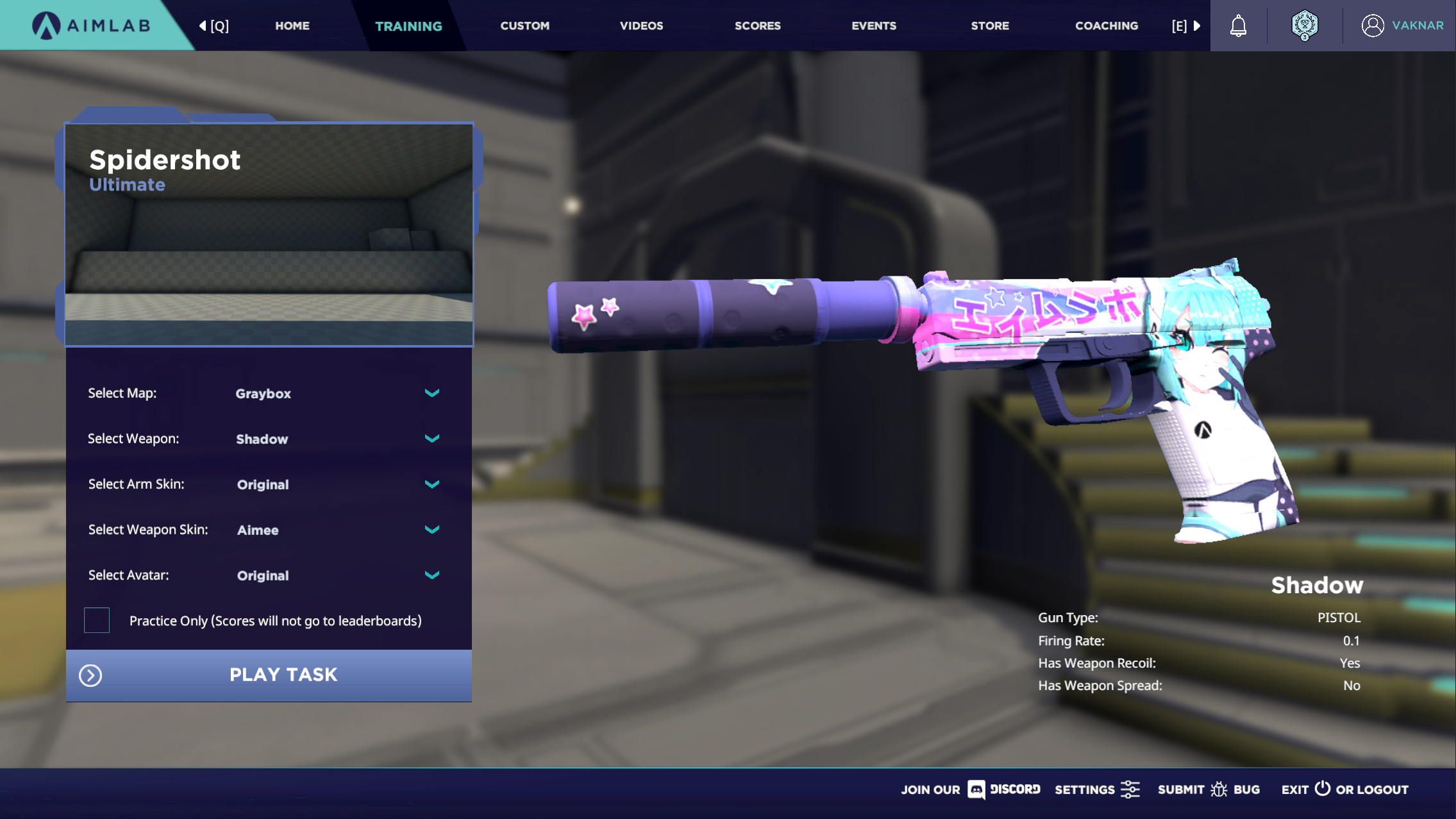Click the rank badge emblem icon
The width and height of the screenshot is (1456, 819).
1305,25
